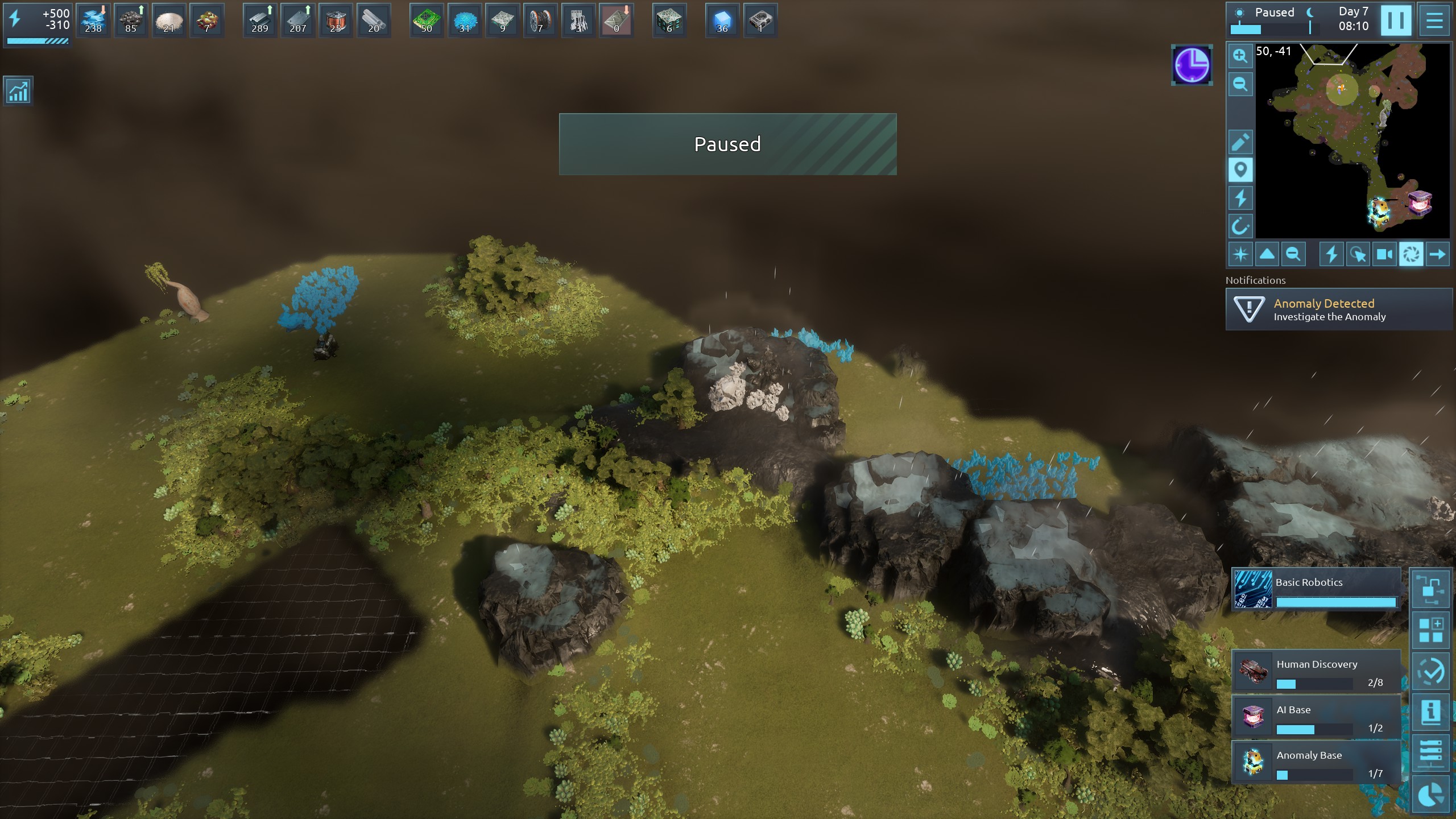Open the build grid menu
Image resolution: width=1456 pixels, height=819 pixels.
(1430, 630)
